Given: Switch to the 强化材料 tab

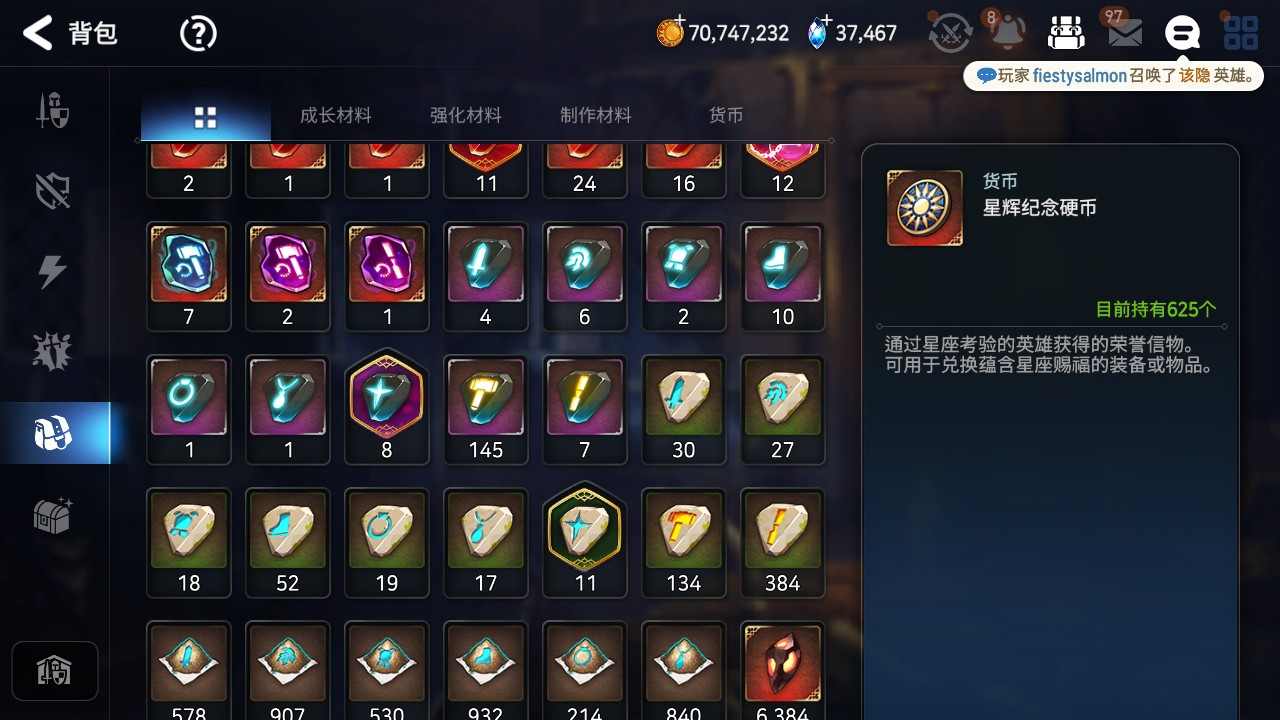Looking at the screenshot, I should (x=465, y=115).
